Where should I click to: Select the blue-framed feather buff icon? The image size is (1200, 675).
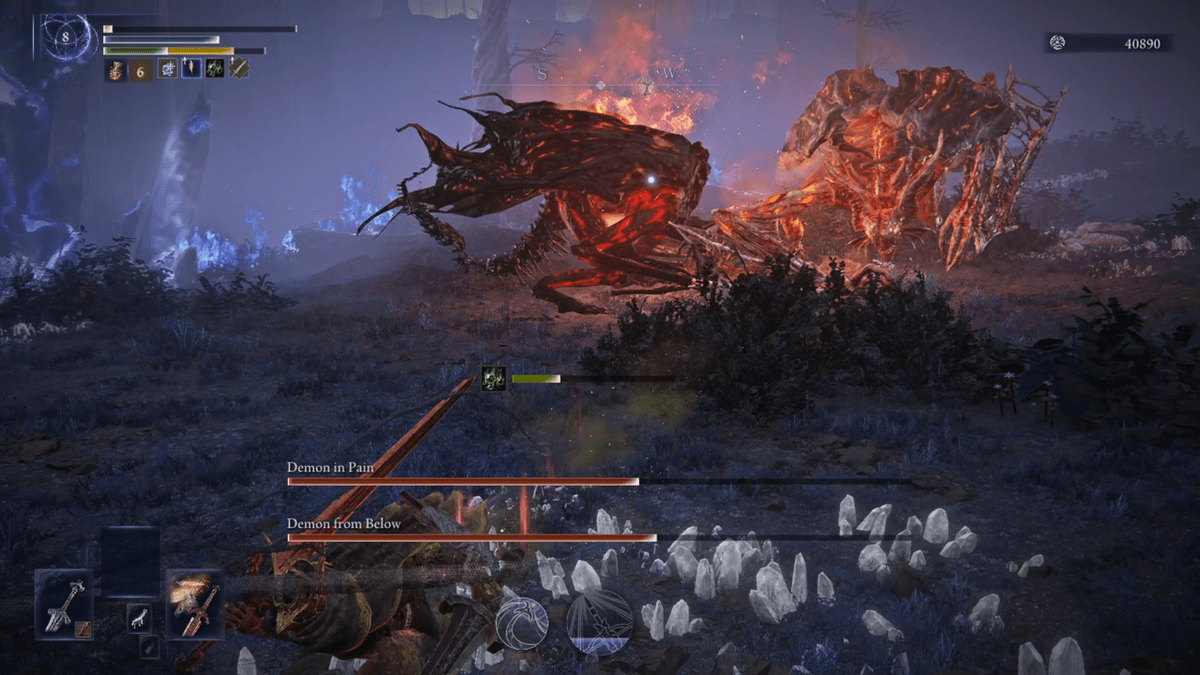tap(191, 69)
